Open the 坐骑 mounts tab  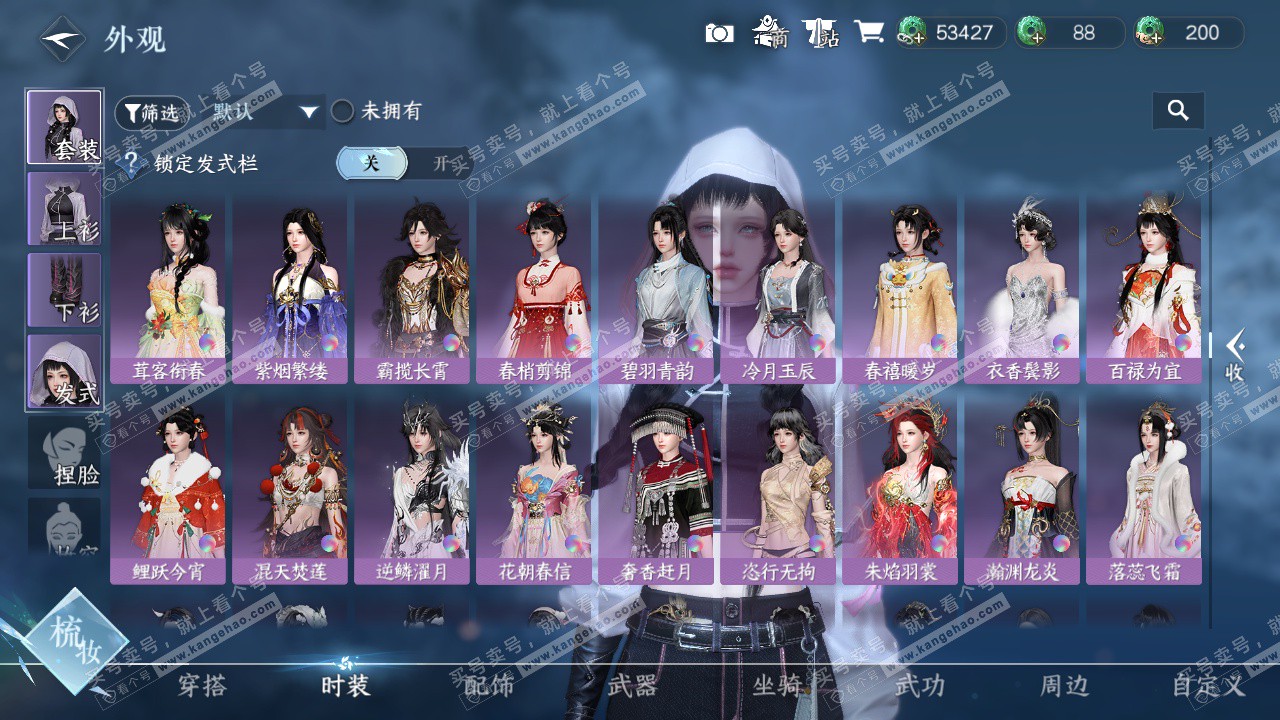pos(777,686)
